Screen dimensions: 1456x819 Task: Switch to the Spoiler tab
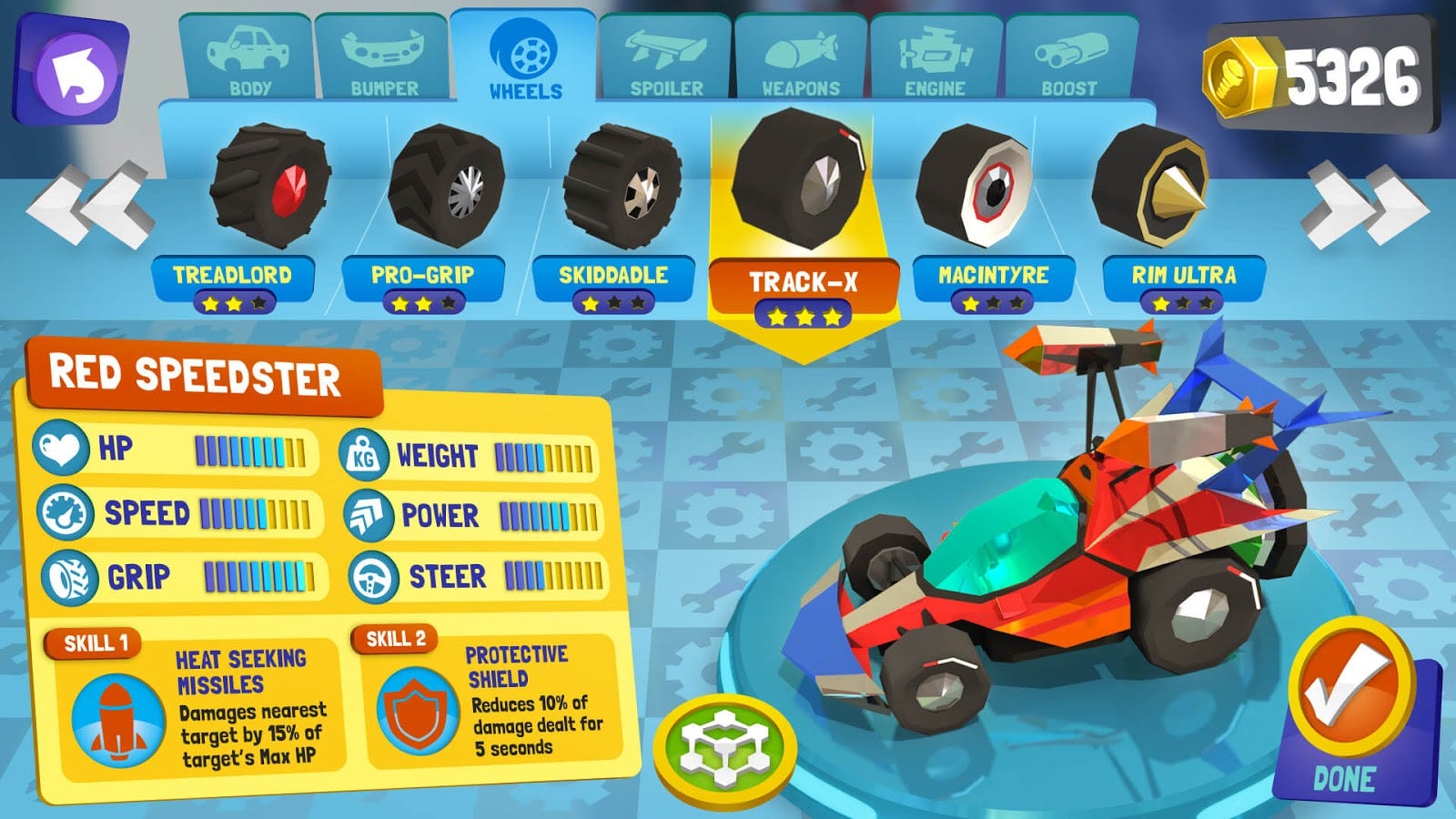click(664, 55)
